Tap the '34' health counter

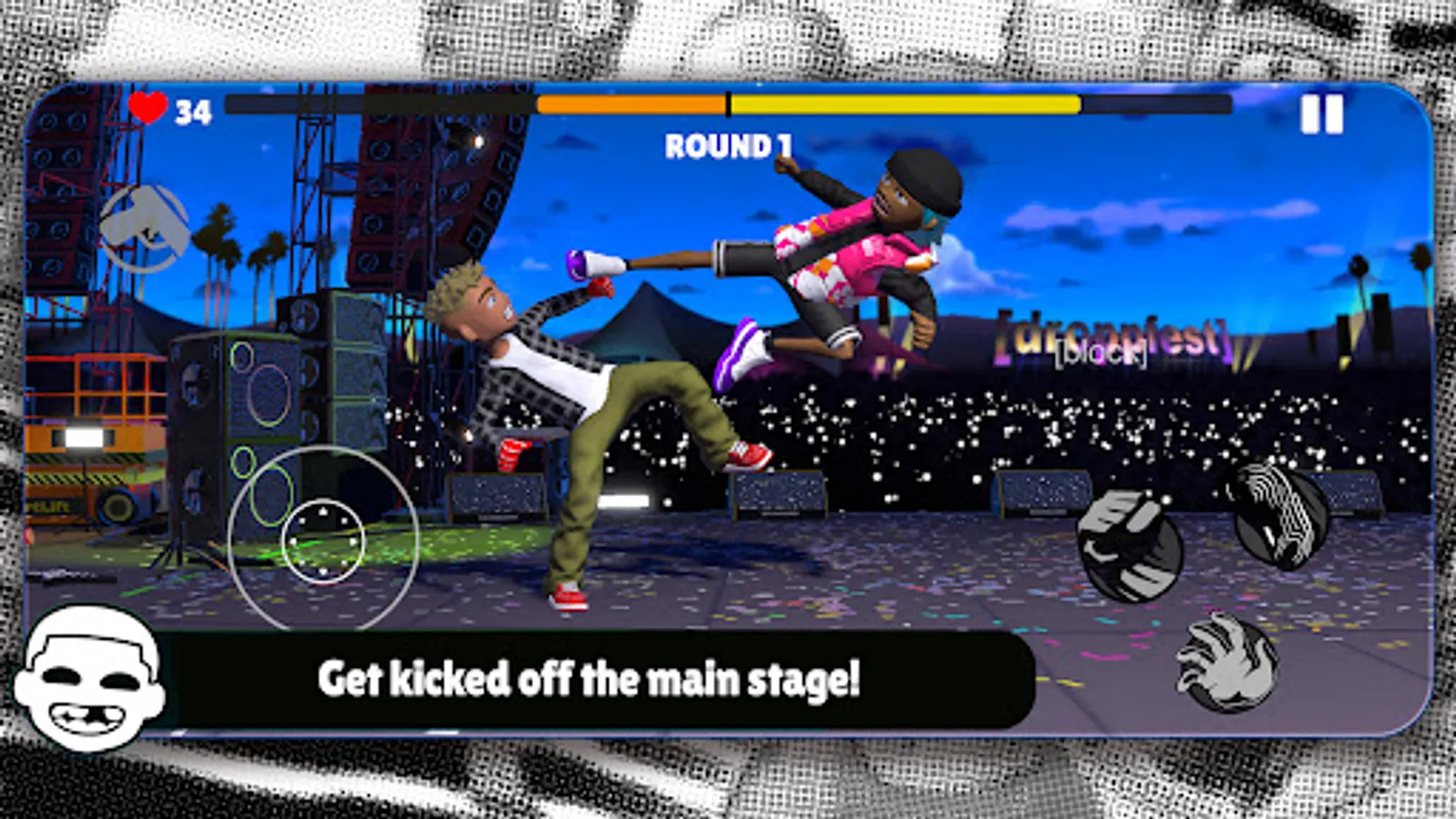point(193,109)
